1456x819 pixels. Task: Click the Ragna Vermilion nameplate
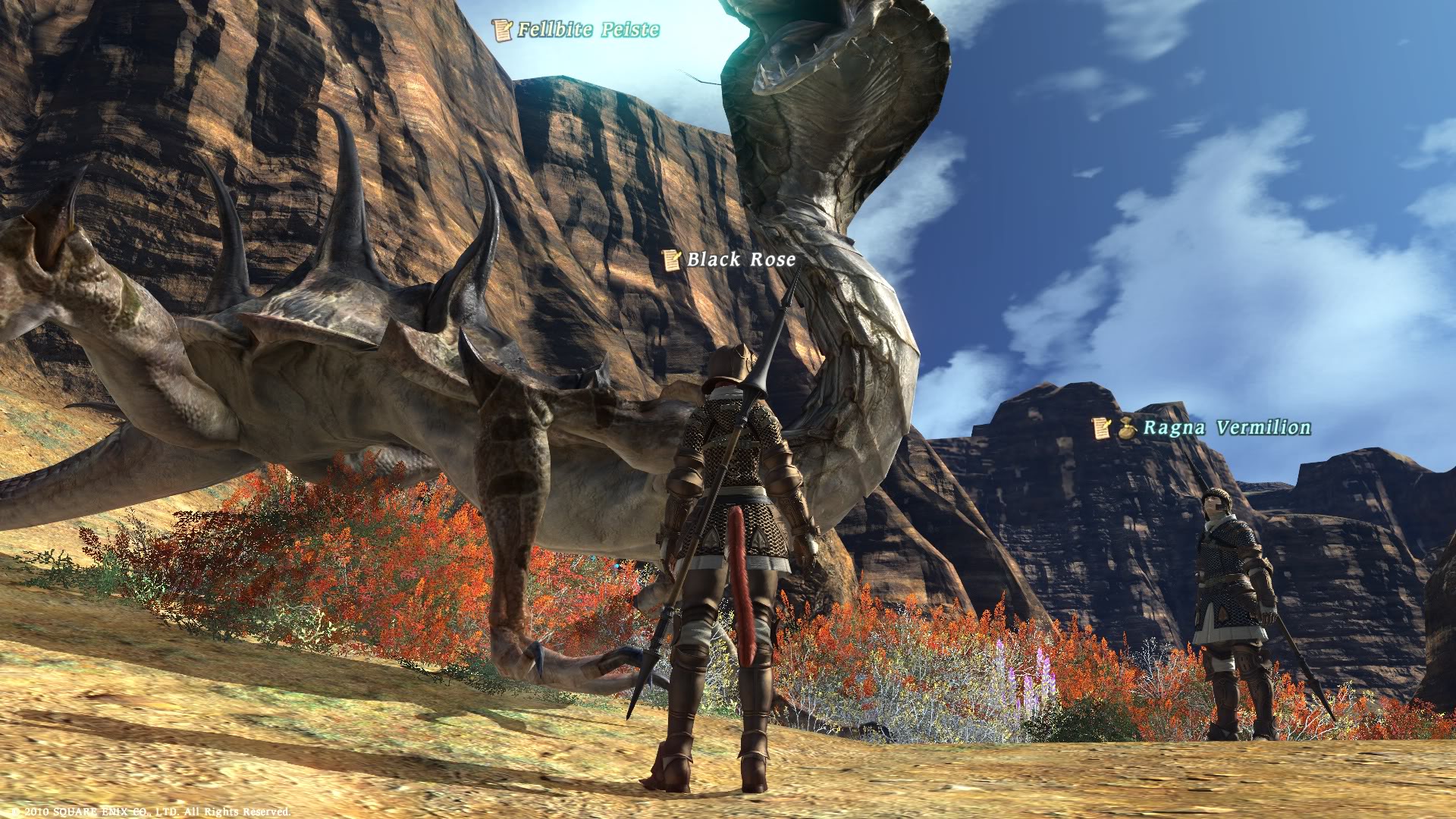click(x=1225, y=428)
